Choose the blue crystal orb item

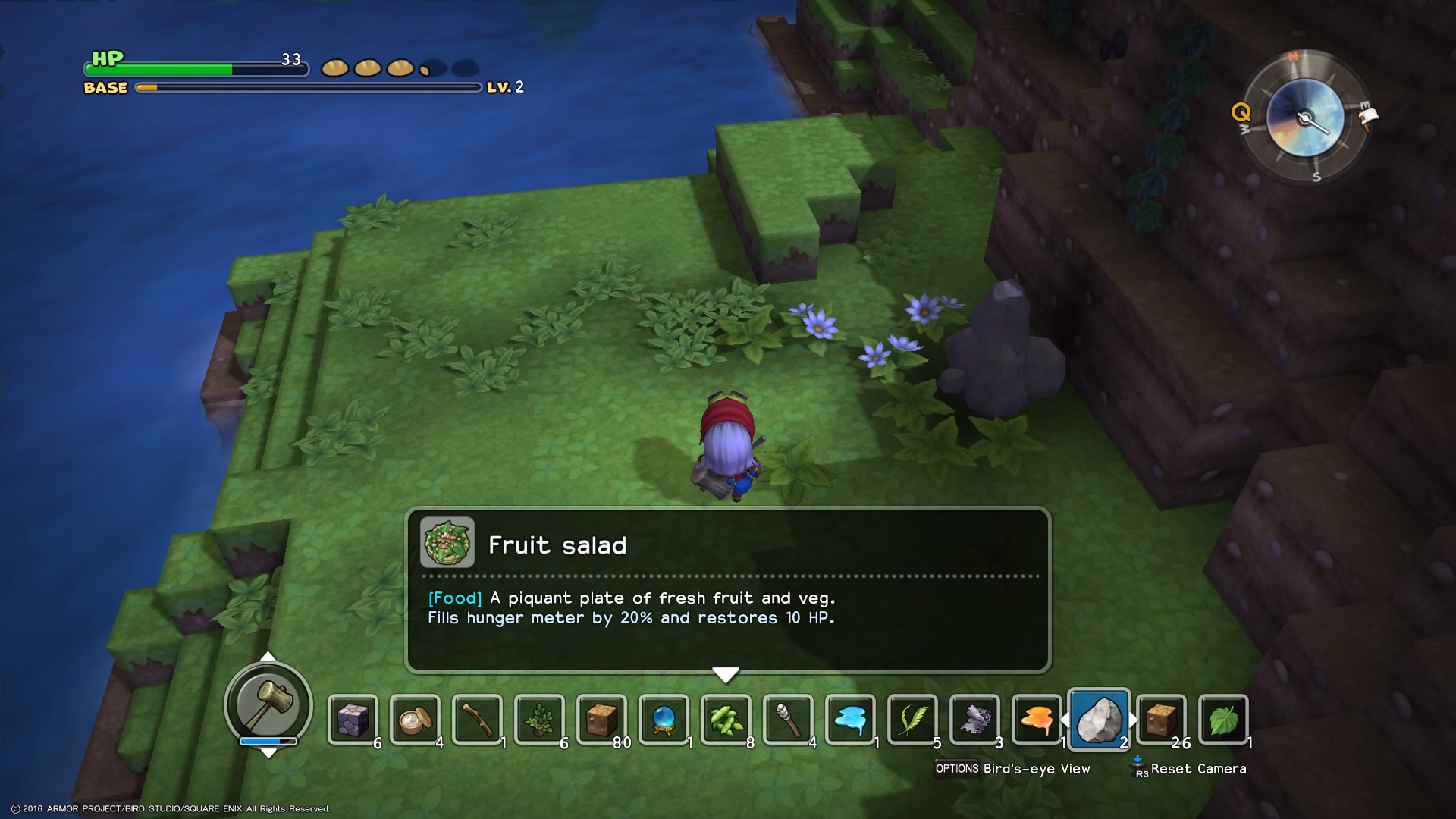tap(664, 719)
